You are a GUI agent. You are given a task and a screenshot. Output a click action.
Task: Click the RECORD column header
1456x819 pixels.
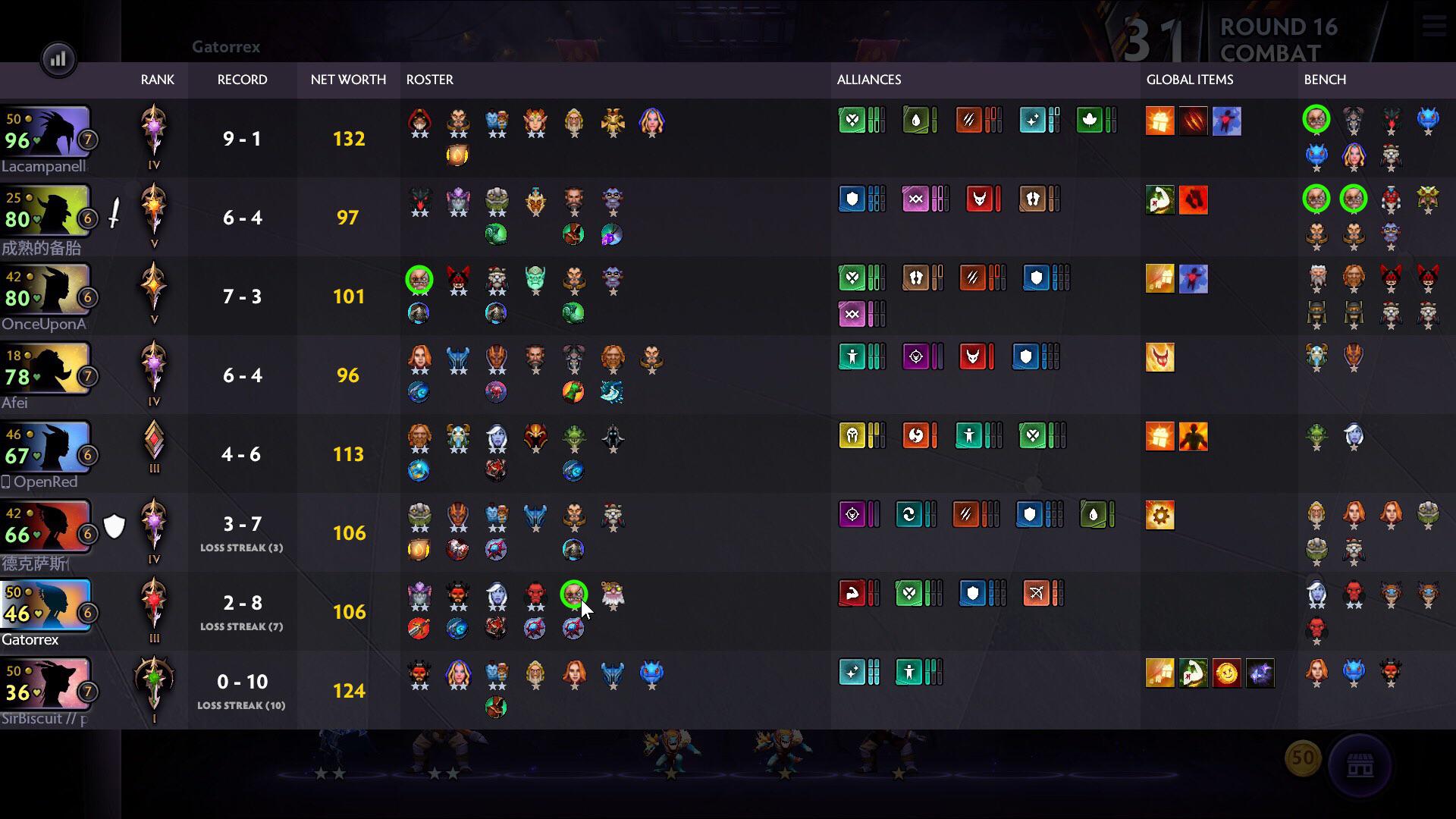[x=242, y=80]
